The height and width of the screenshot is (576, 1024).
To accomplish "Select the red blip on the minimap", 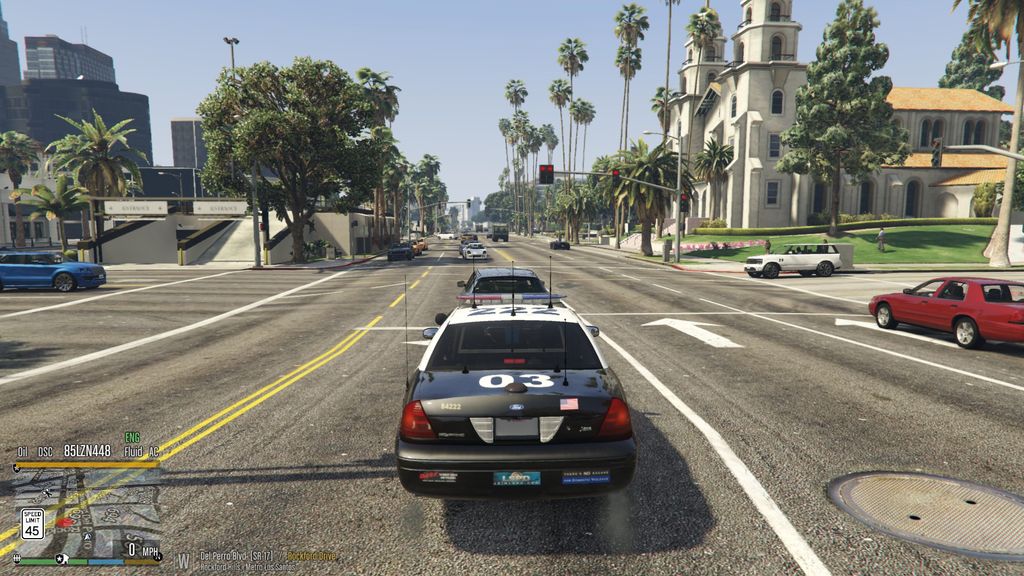I will coord(65,521).
